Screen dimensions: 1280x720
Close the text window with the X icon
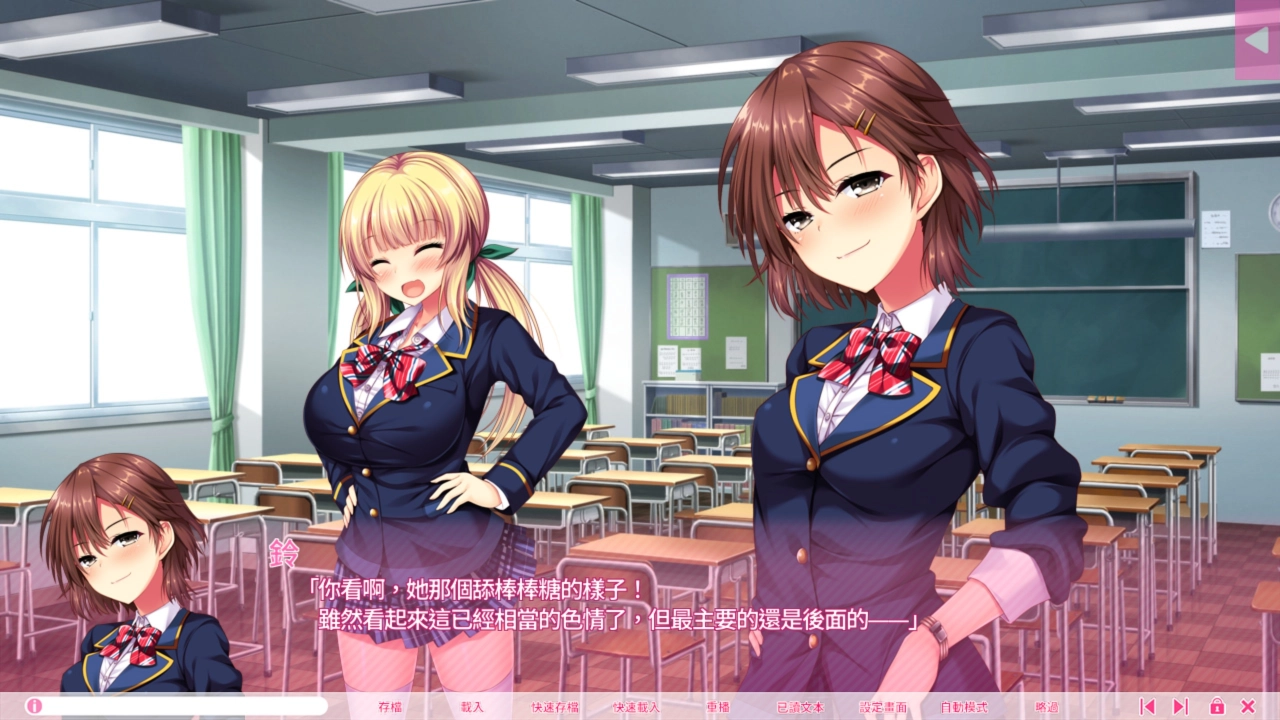point(1248,706)
